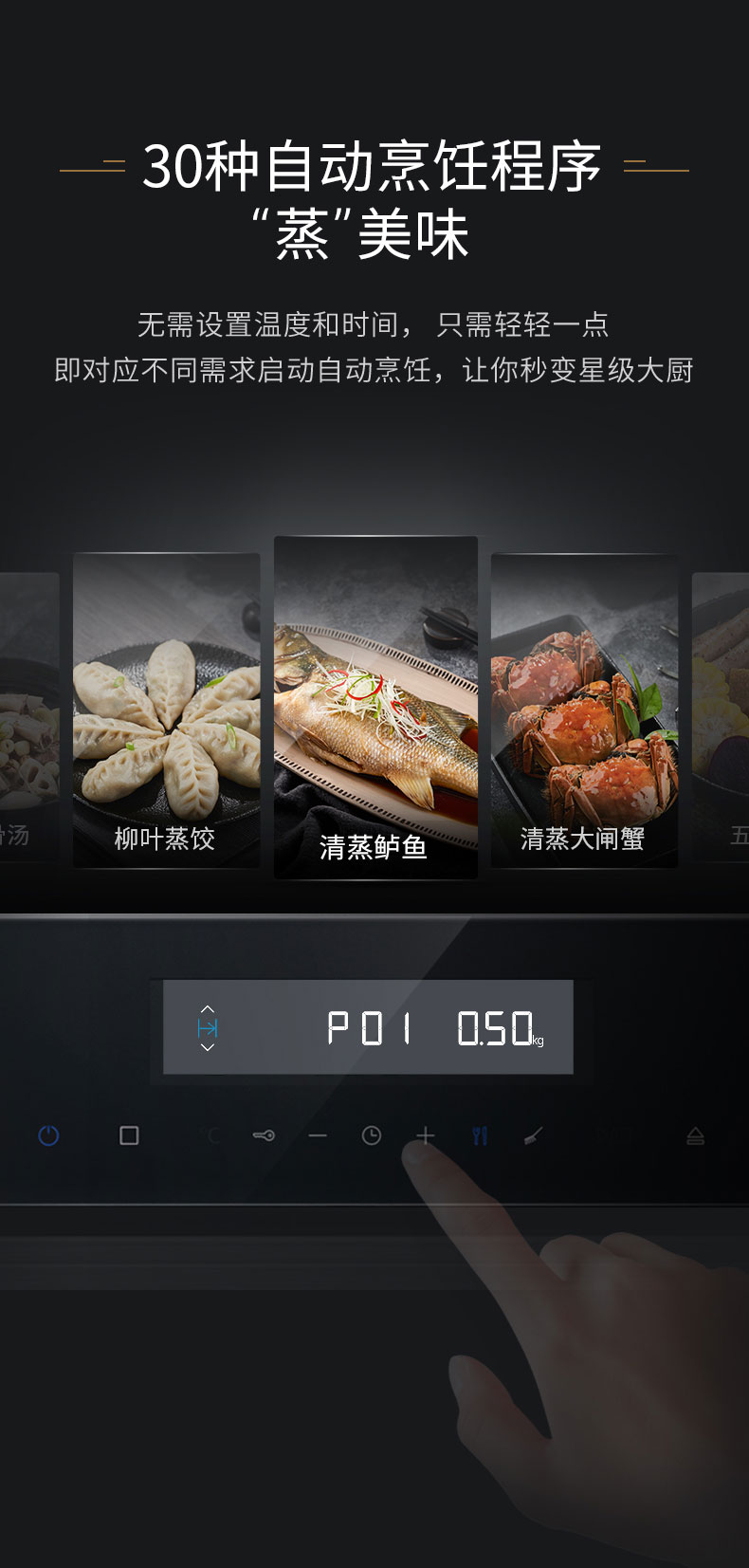Activate the key lock icon
This screenshot has height=1568, width=749.
[x=264, y=1135]
